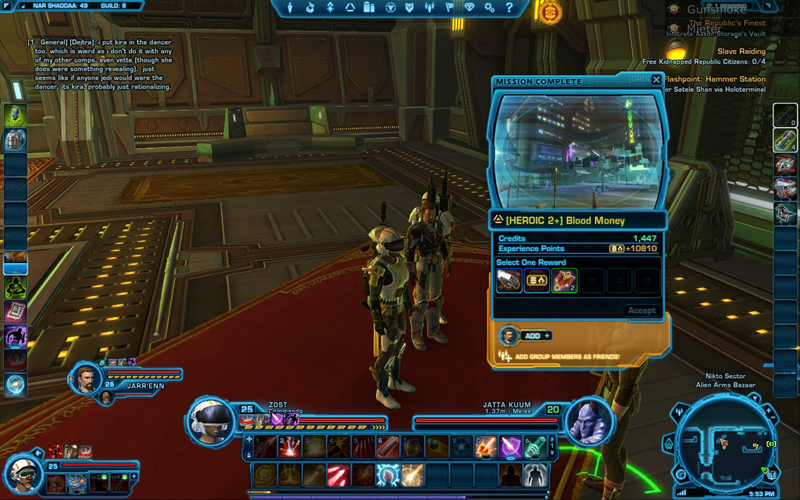Screen dimensions: 800x500
Task: Choose the green-bordered third reward item
Action: point(565,282)
